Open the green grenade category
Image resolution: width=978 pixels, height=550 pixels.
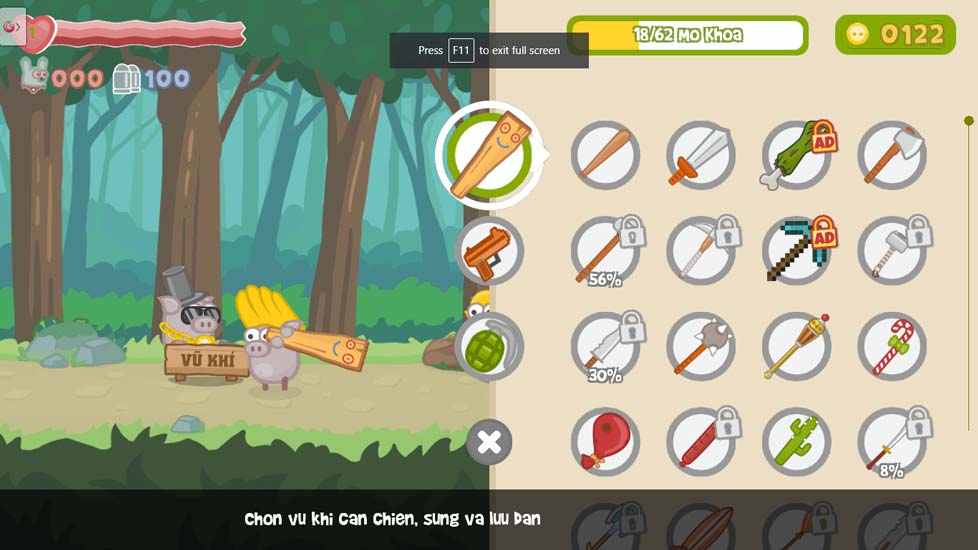pos(489,346)
